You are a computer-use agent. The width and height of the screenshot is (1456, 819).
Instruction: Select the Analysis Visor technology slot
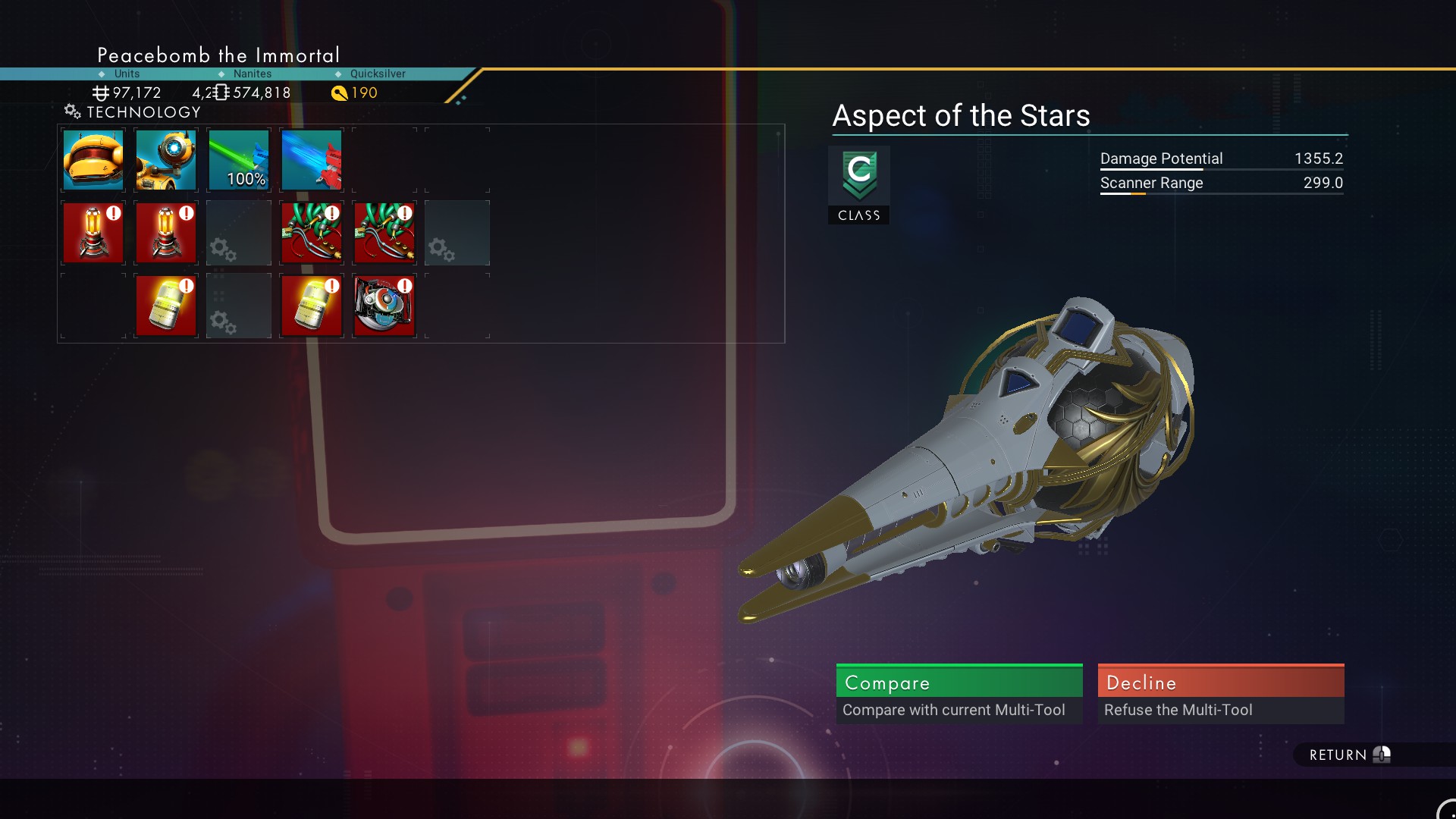coord(166,160)
